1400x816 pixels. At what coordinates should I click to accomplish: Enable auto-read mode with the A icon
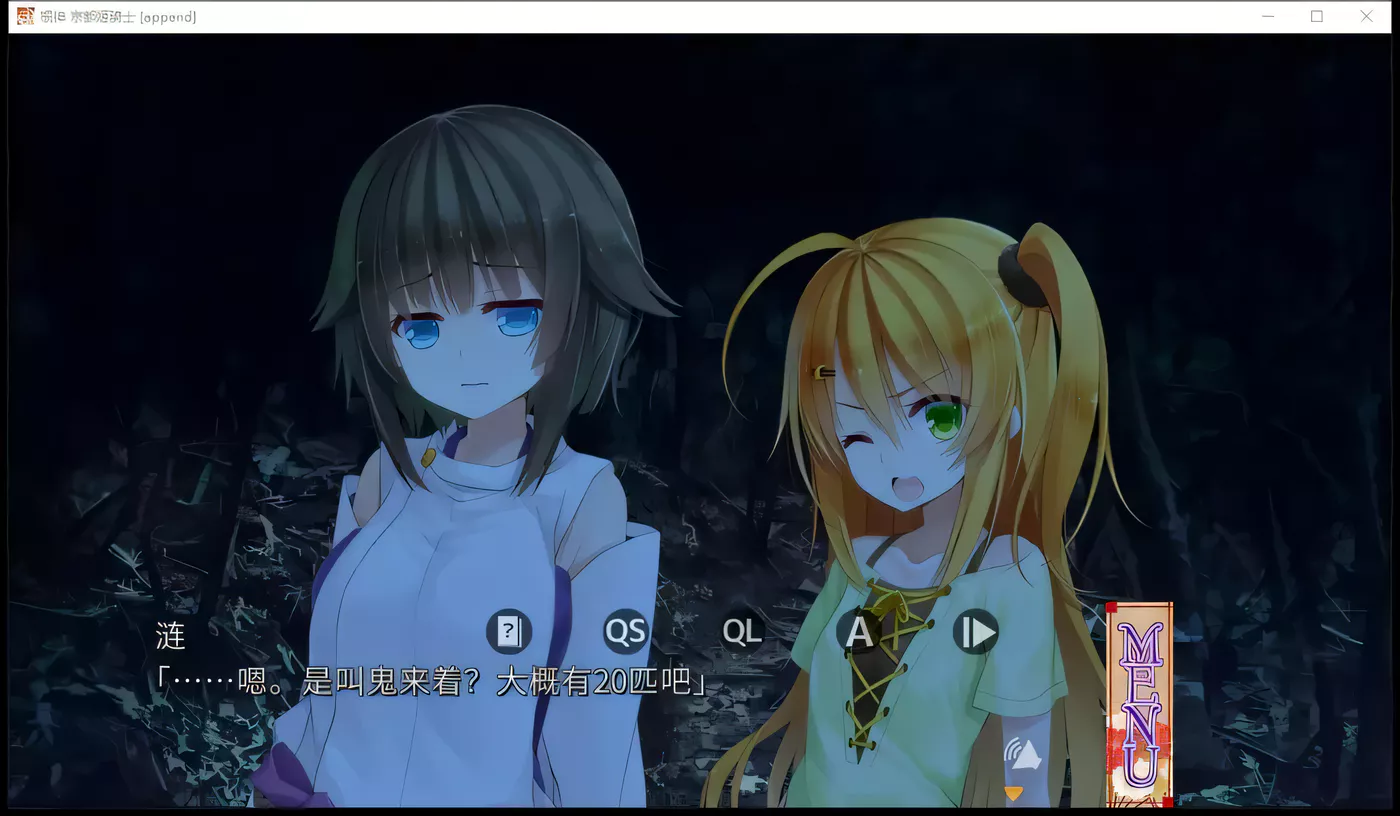click(858, 632)
